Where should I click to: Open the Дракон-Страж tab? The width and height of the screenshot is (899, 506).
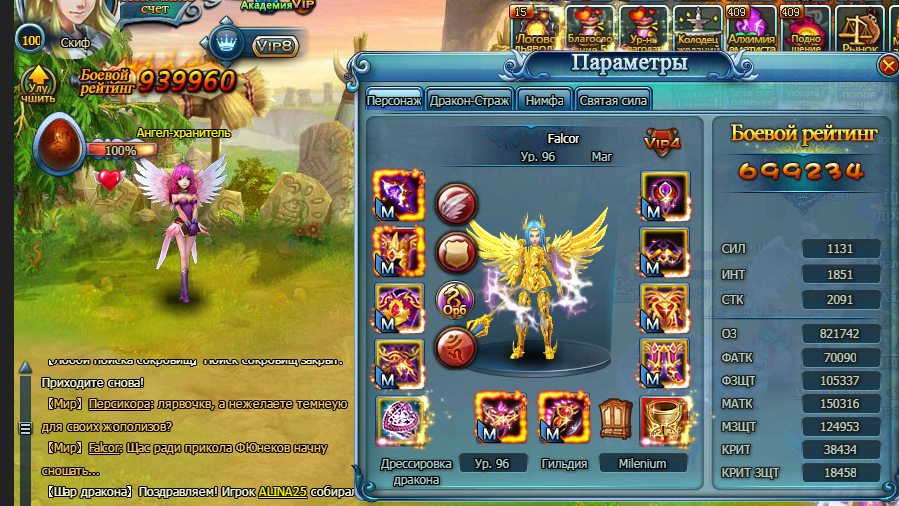tap(470, 100)
